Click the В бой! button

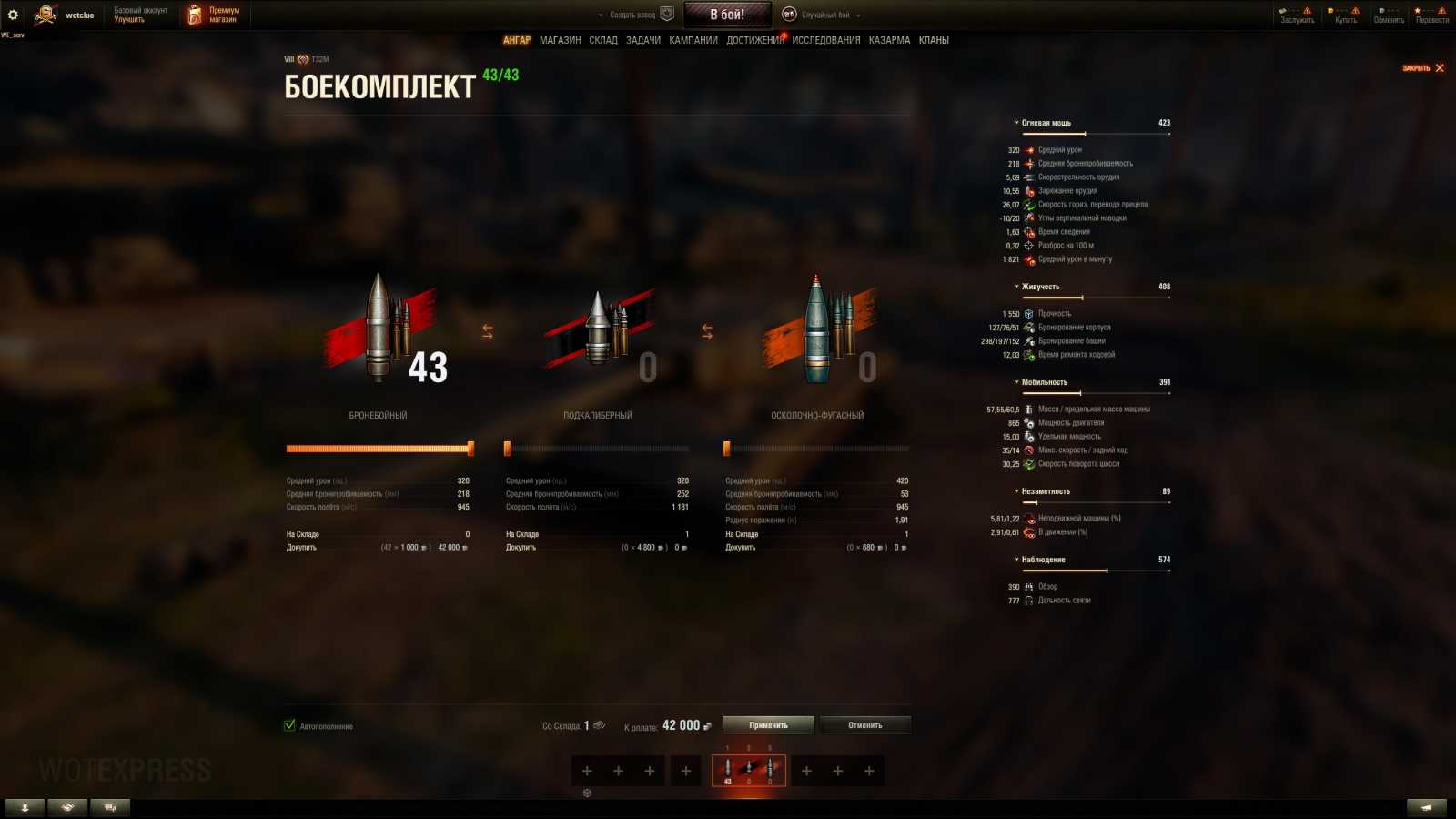point(727,14)
